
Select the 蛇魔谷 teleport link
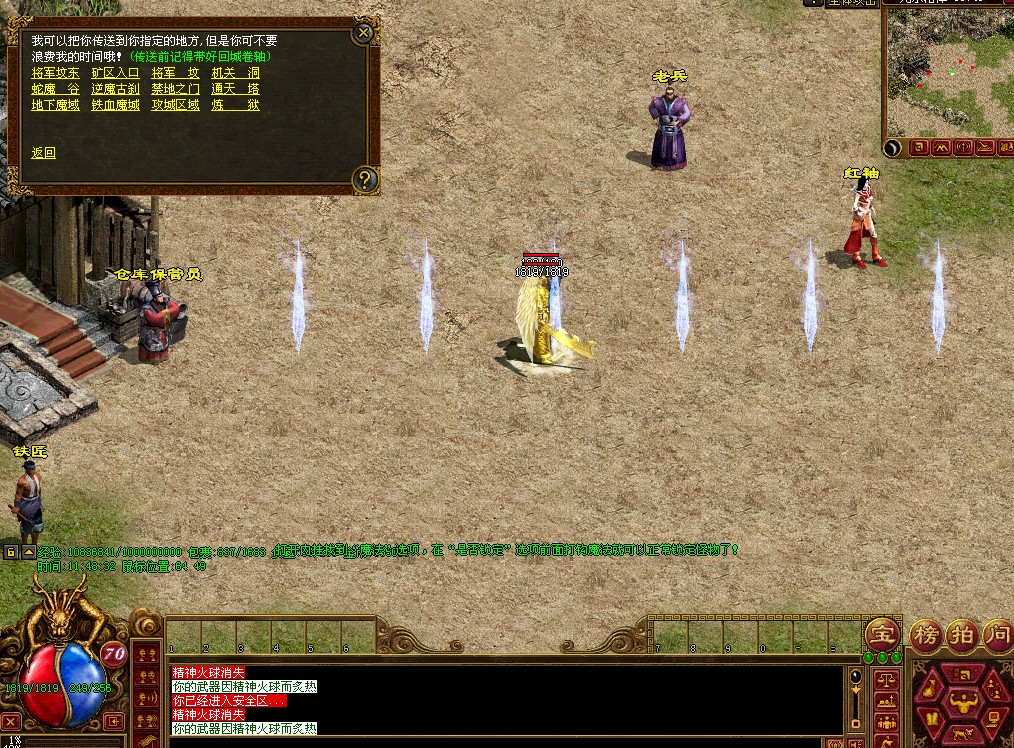pos(55,89)
